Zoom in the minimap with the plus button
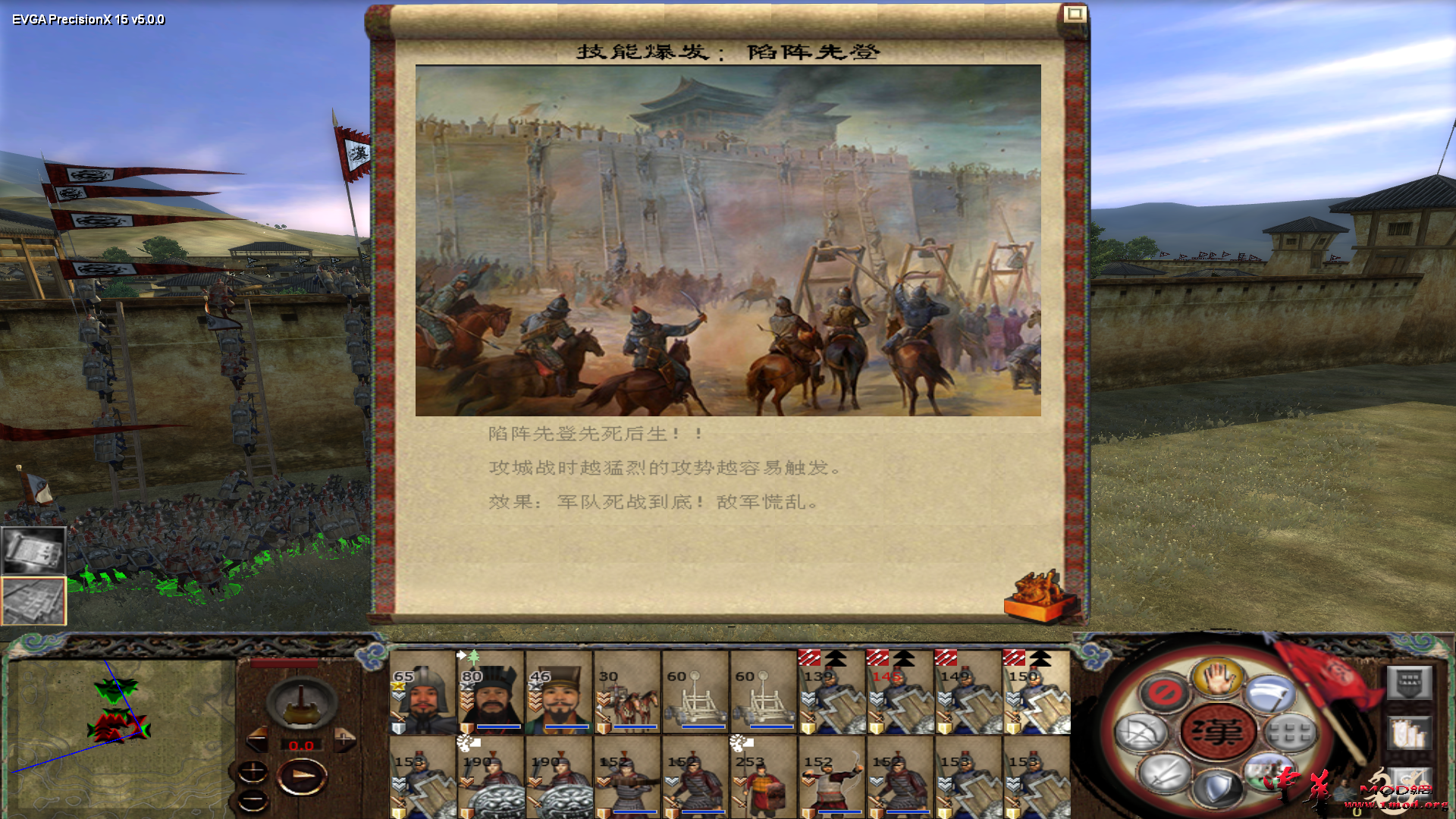Image resolution: width=1456 pixels, height=819 pixels. pyautogui.click(x=253, y=770)
